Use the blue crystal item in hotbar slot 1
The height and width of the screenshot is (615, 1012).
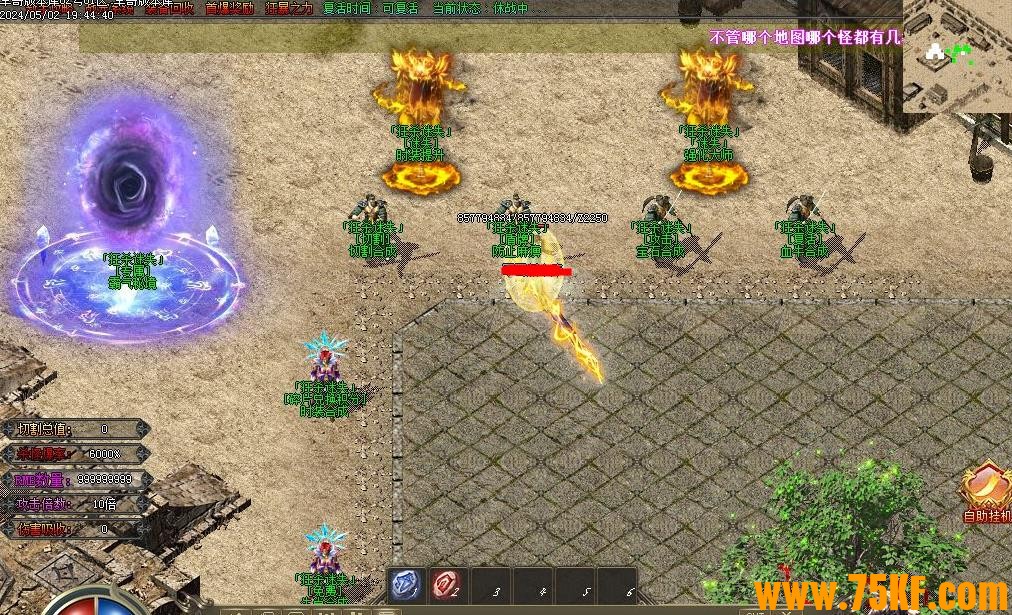[407, 586]
